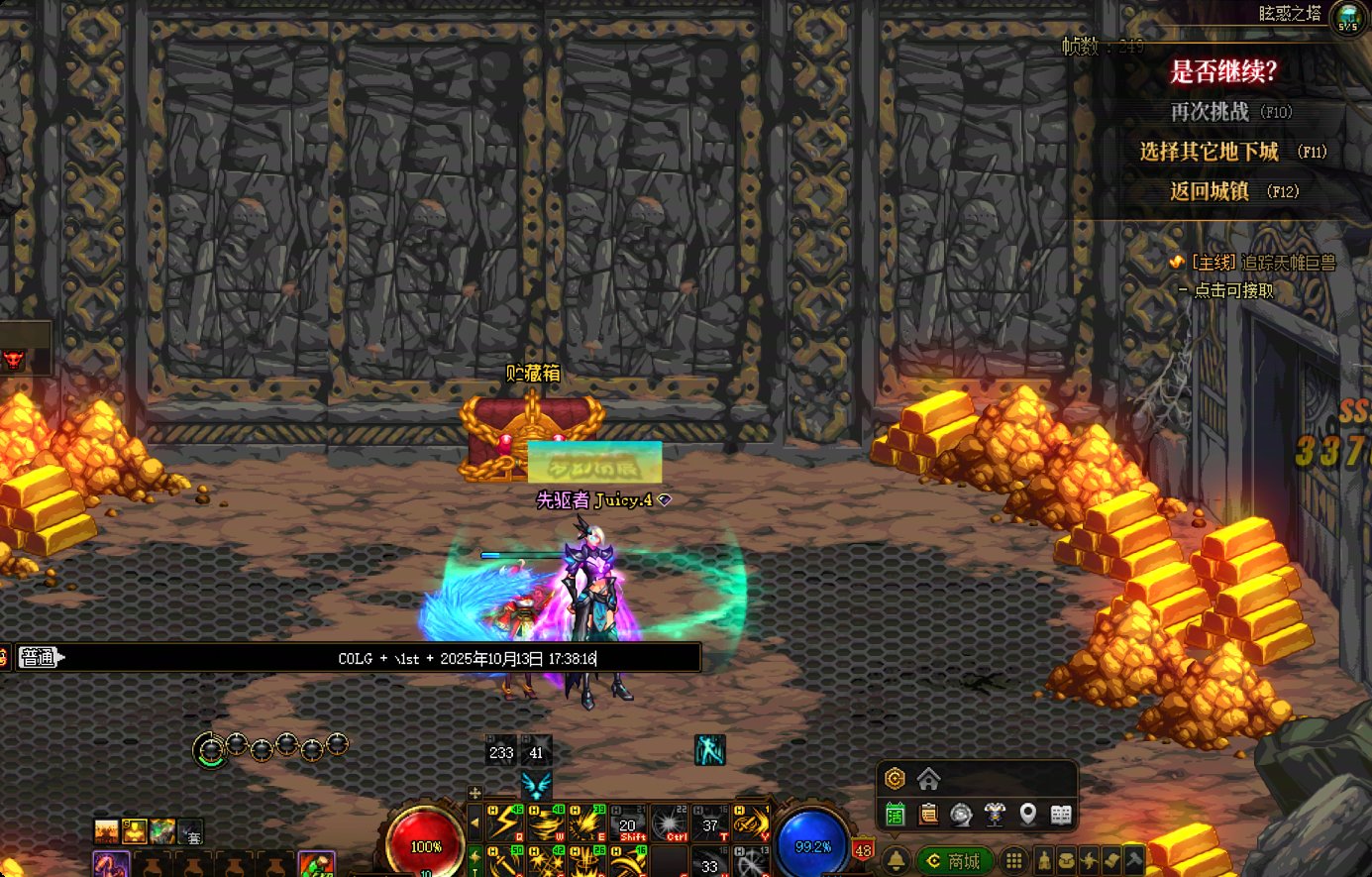The height and width of the screenshot is (877, 1372).
Task: Open the green 活 events calendar
Action: pyautogui.click(x=895, y=815)
